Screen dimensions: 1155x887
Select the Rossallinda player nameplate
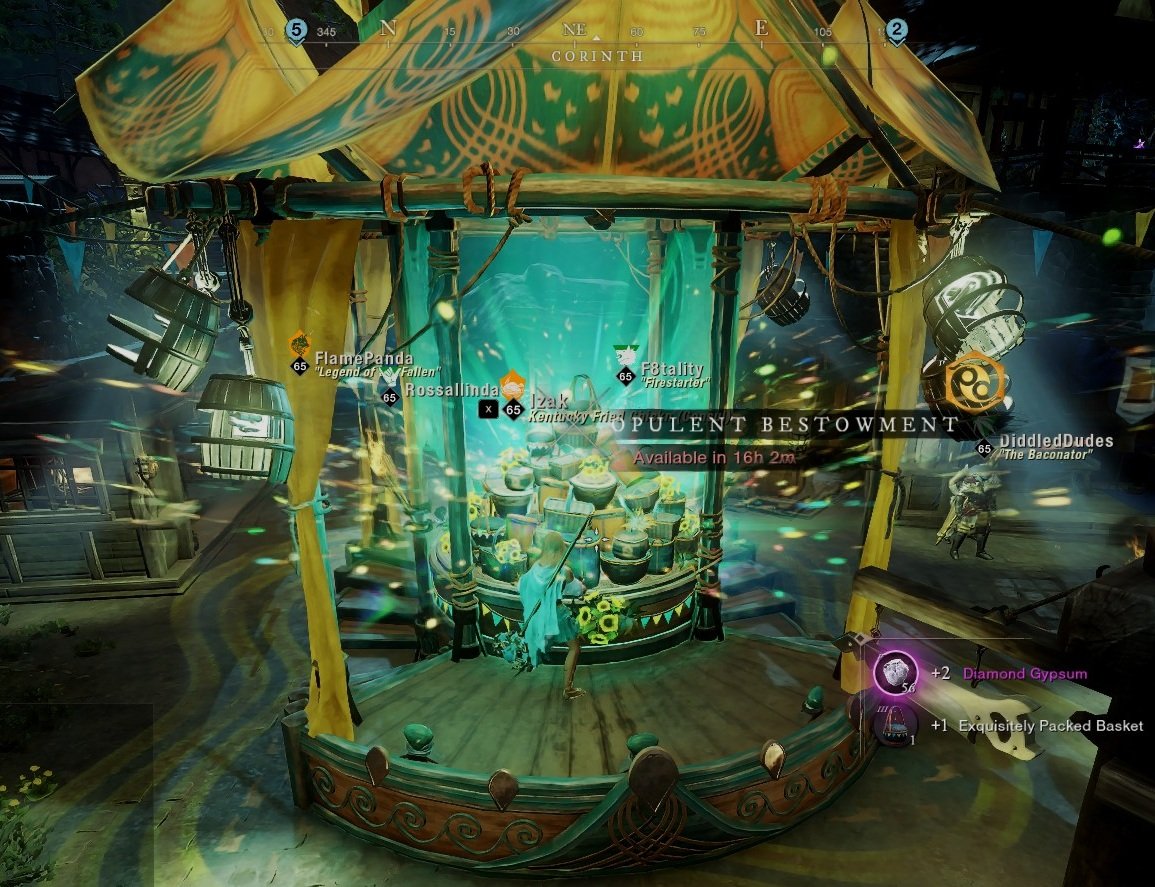(452, 388)
